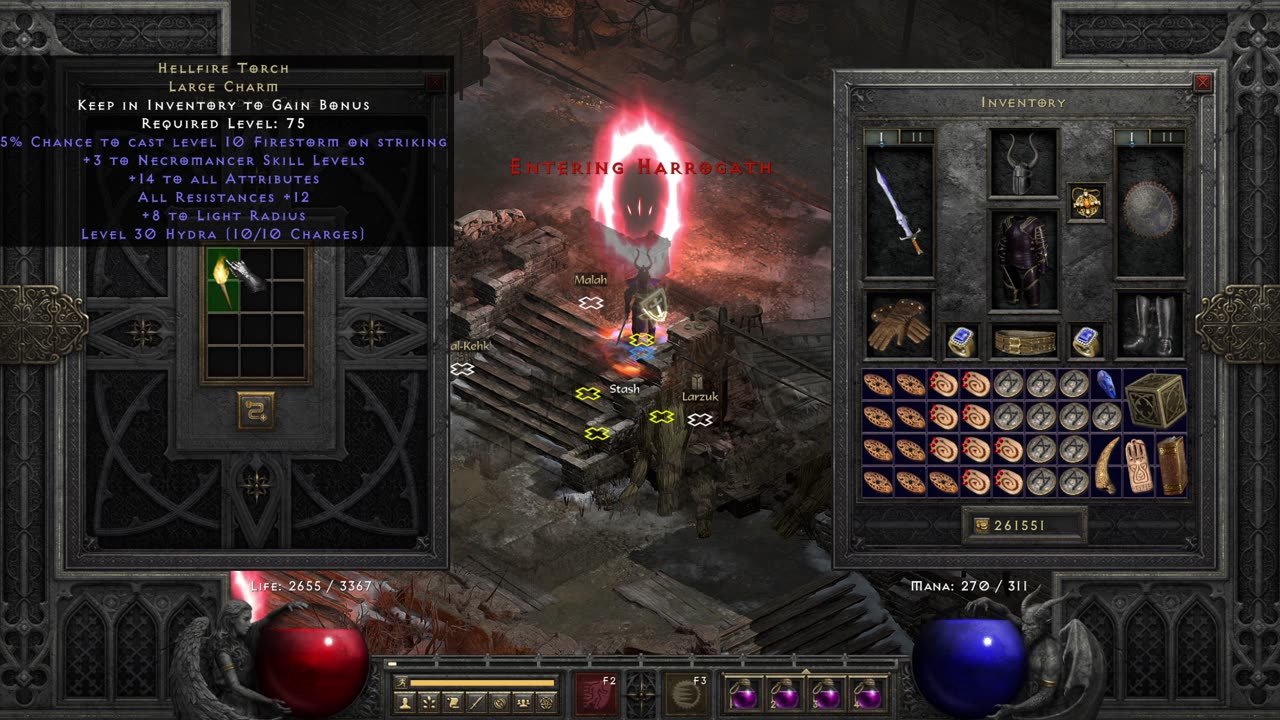
Task: Pick up the Horadric Cube from inventory
Action: [1156, 400]
